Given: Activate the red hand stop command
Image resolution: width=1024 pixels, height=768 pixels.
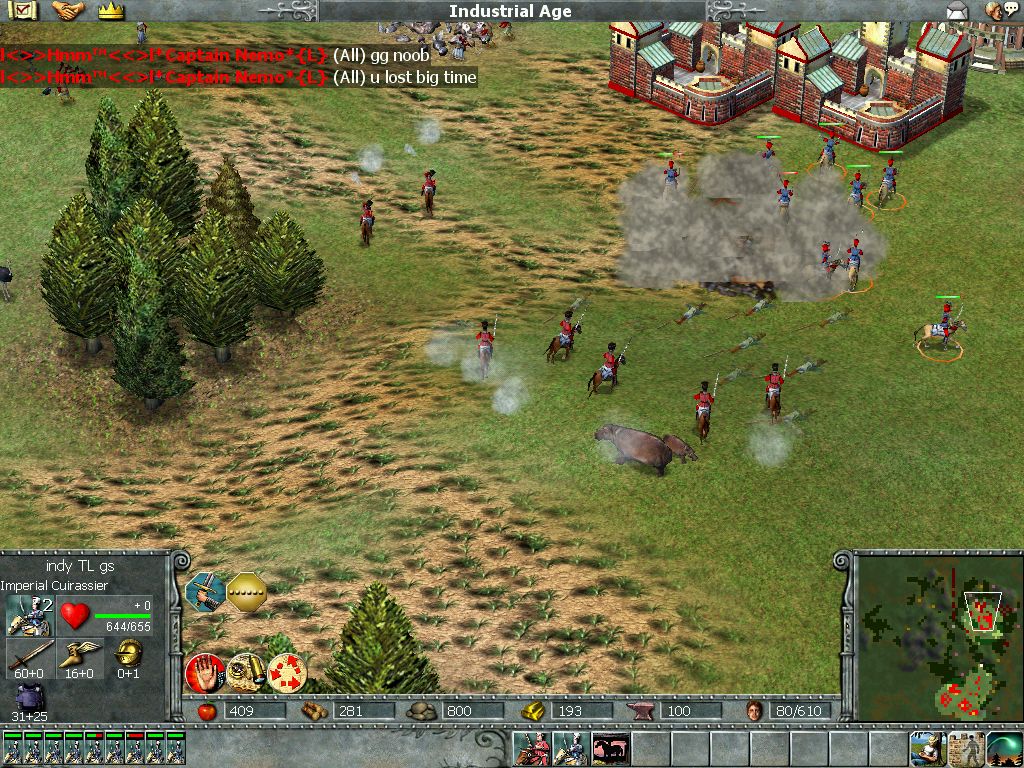Looking at the screenshot, I should [203, 671].
